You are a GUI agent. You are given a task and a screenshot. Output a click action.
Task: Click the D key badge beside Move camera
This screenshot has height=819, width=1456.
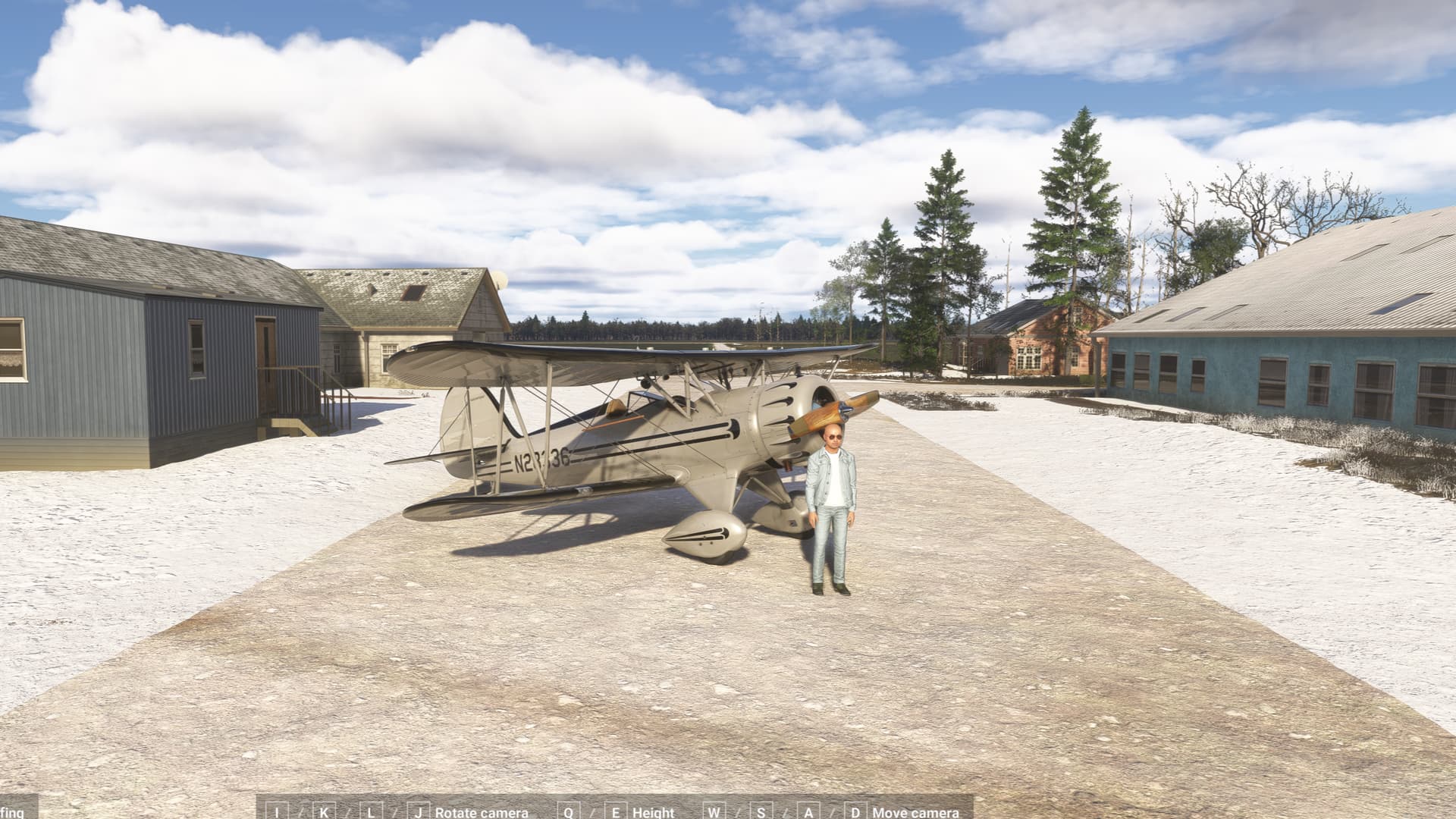pos(855,812)
